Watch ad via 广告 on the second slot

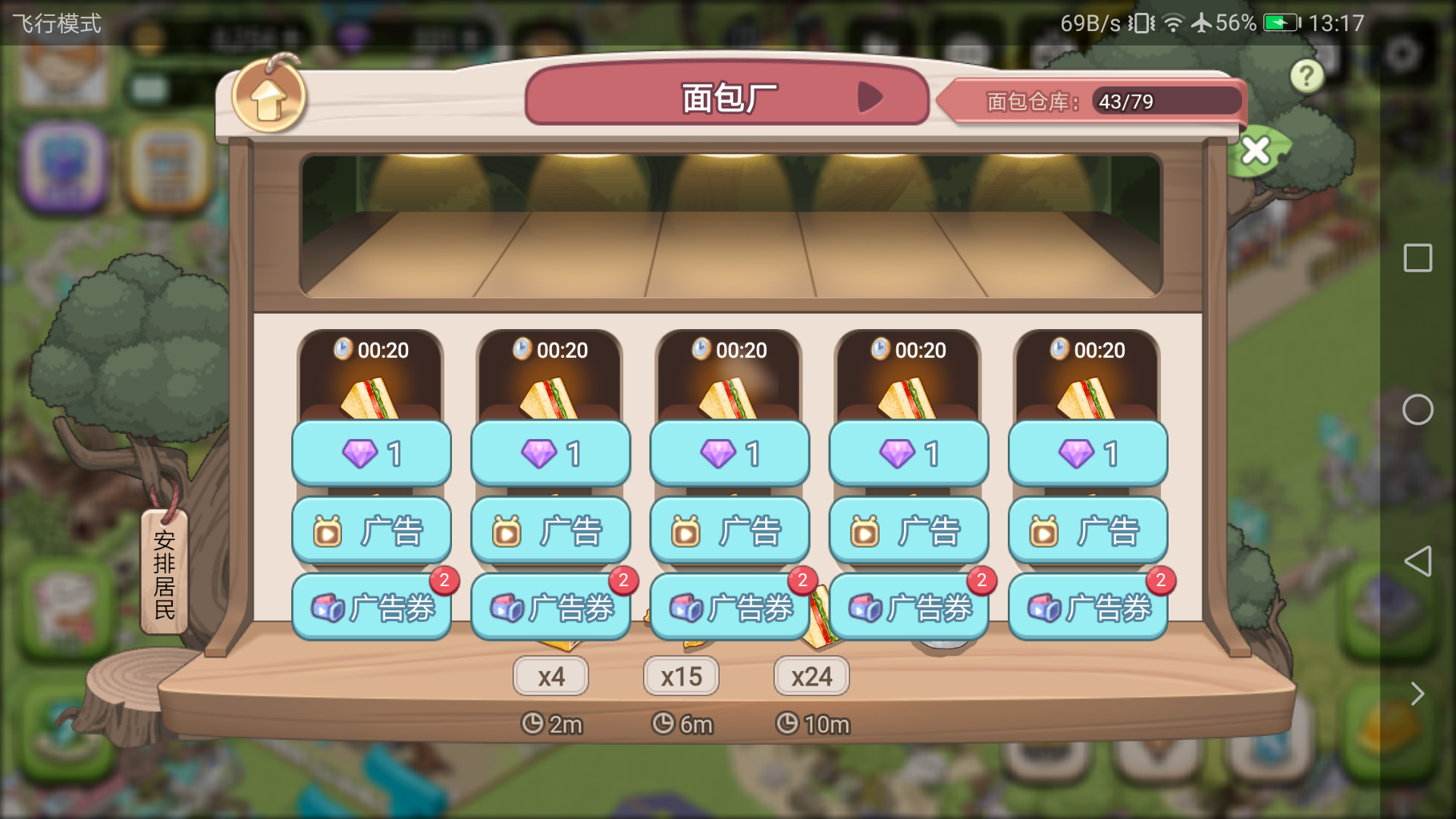click(550, 531)
